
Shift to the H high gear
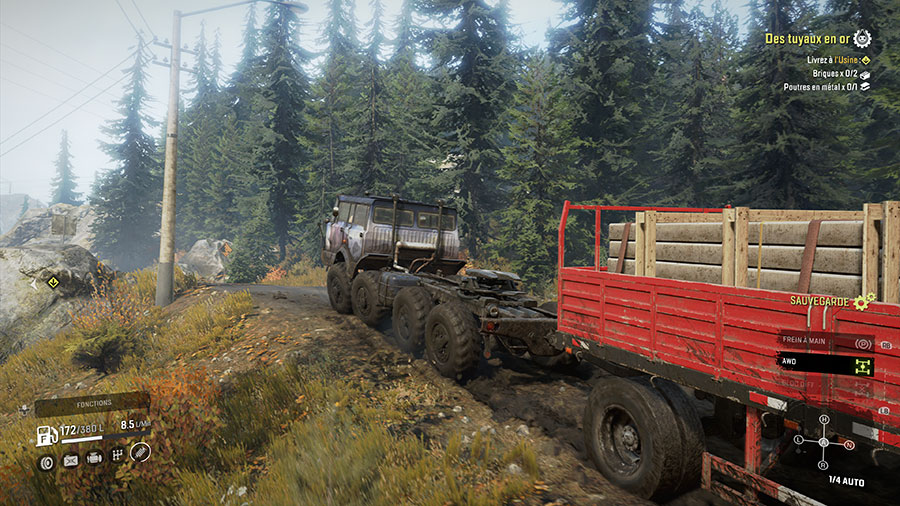[823, 420]
